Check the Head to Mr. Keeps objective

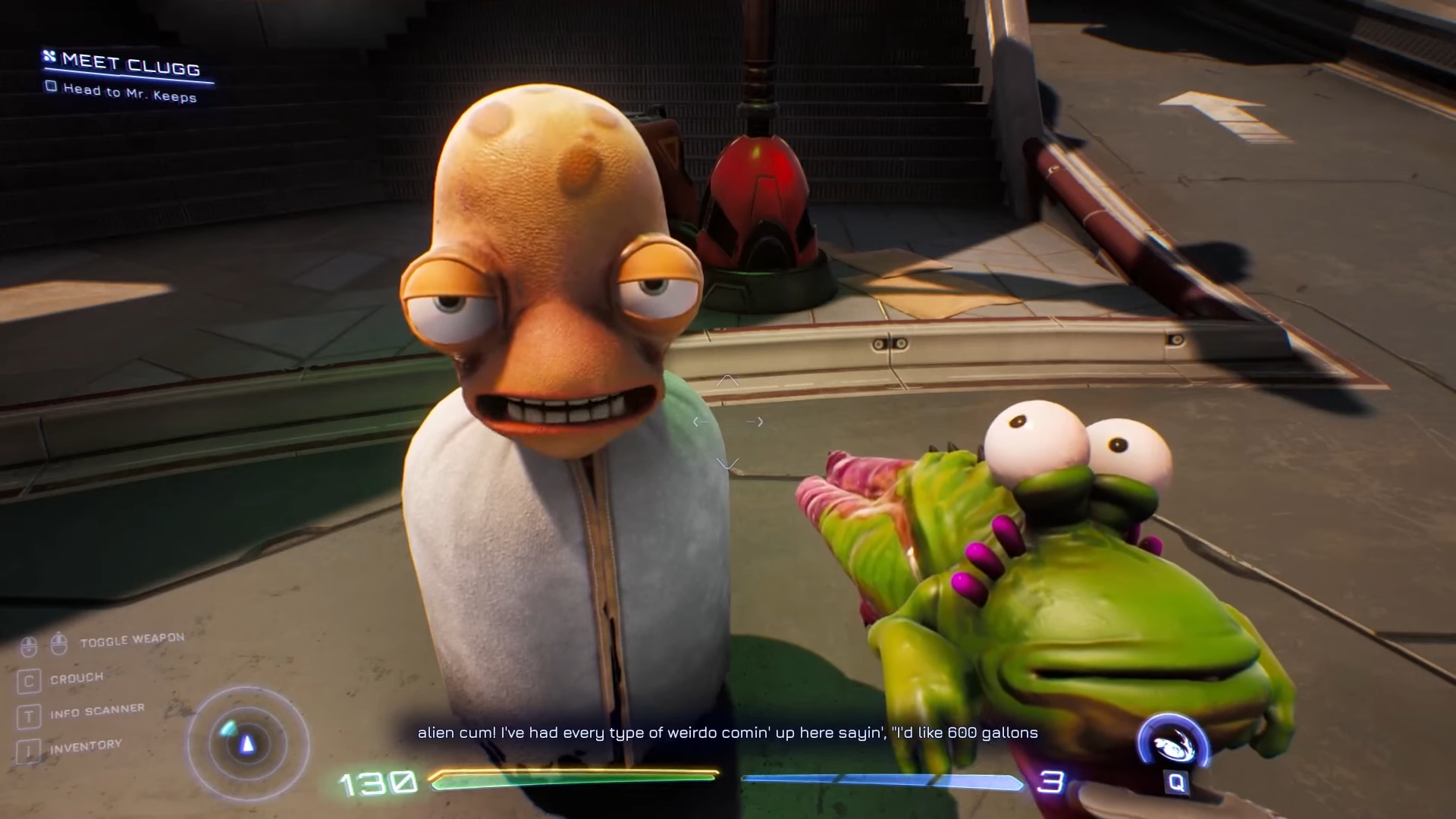pos(52,86)
